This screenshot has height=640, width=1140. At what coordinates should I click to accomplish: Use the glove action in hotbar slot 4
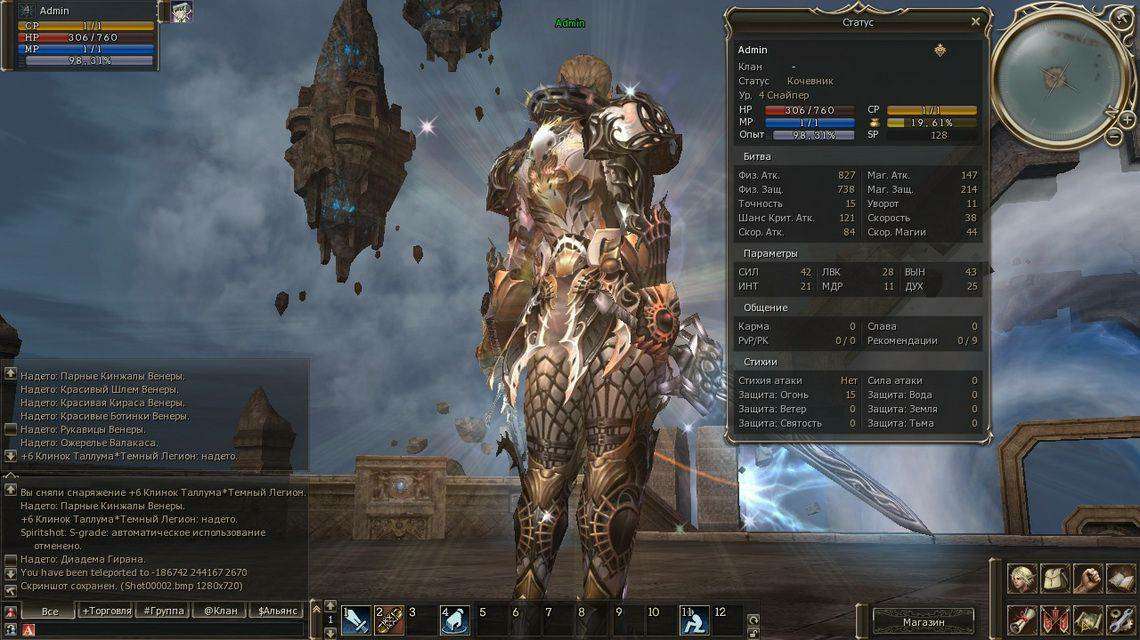pos(455,621)
